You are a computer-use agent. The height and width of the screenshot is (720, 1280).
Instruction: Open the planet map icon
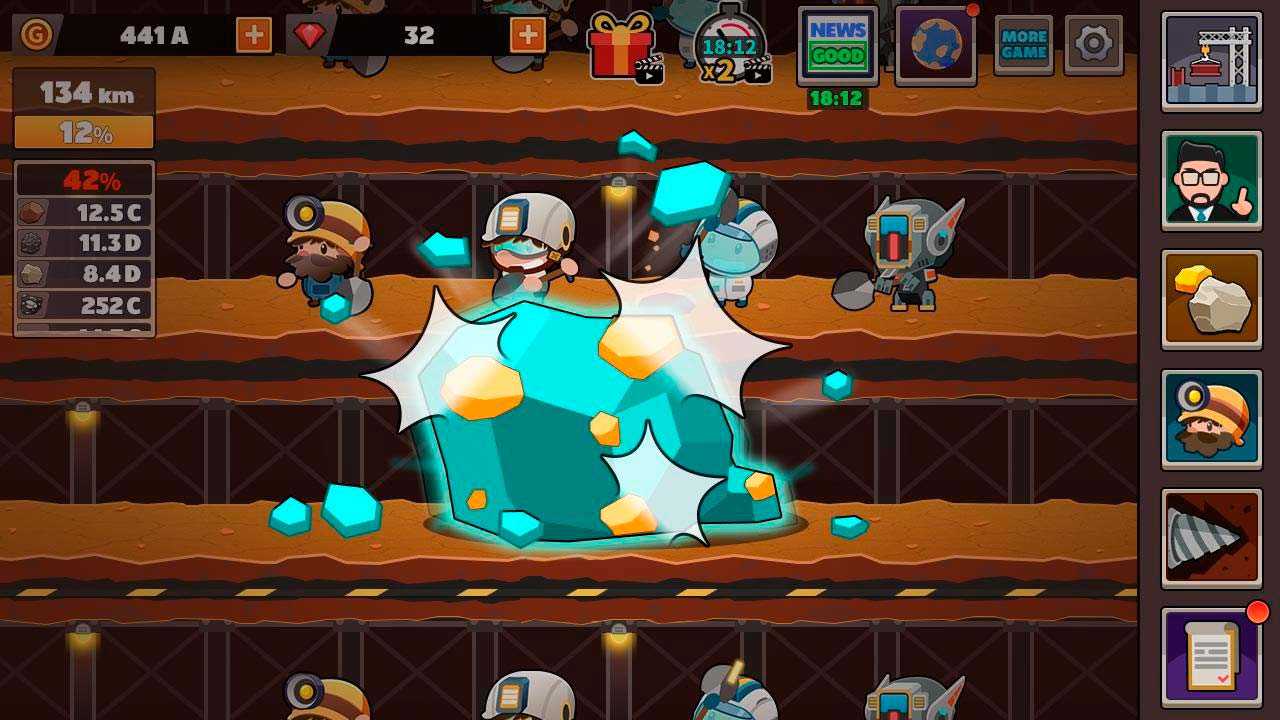point(936,45)
